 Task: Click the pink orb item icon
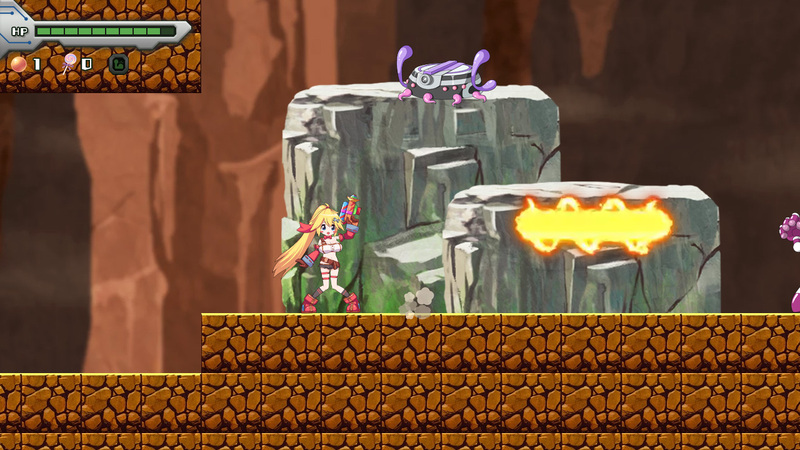[18, 64]
